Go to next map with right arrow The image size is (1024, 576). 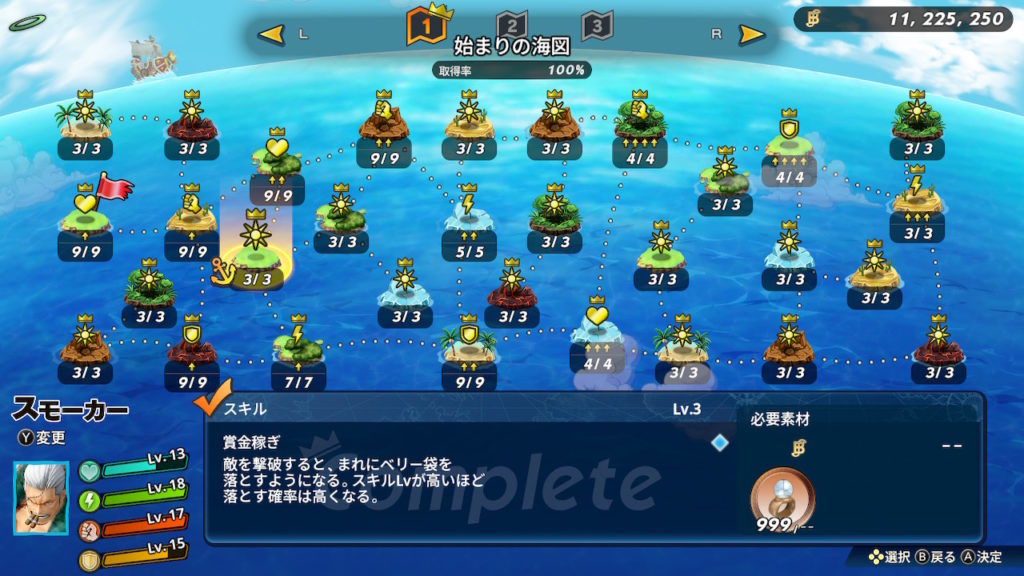pos(752,35)
